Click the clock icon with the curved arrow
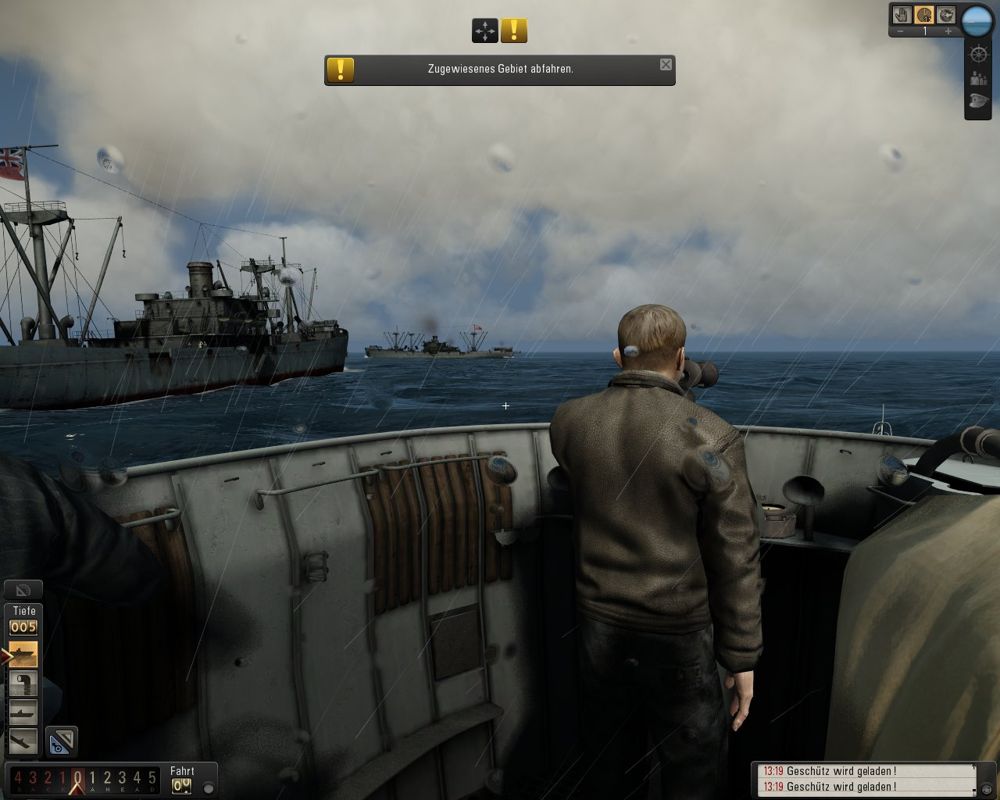This screenshot has height=800, width=1000. 947,15
